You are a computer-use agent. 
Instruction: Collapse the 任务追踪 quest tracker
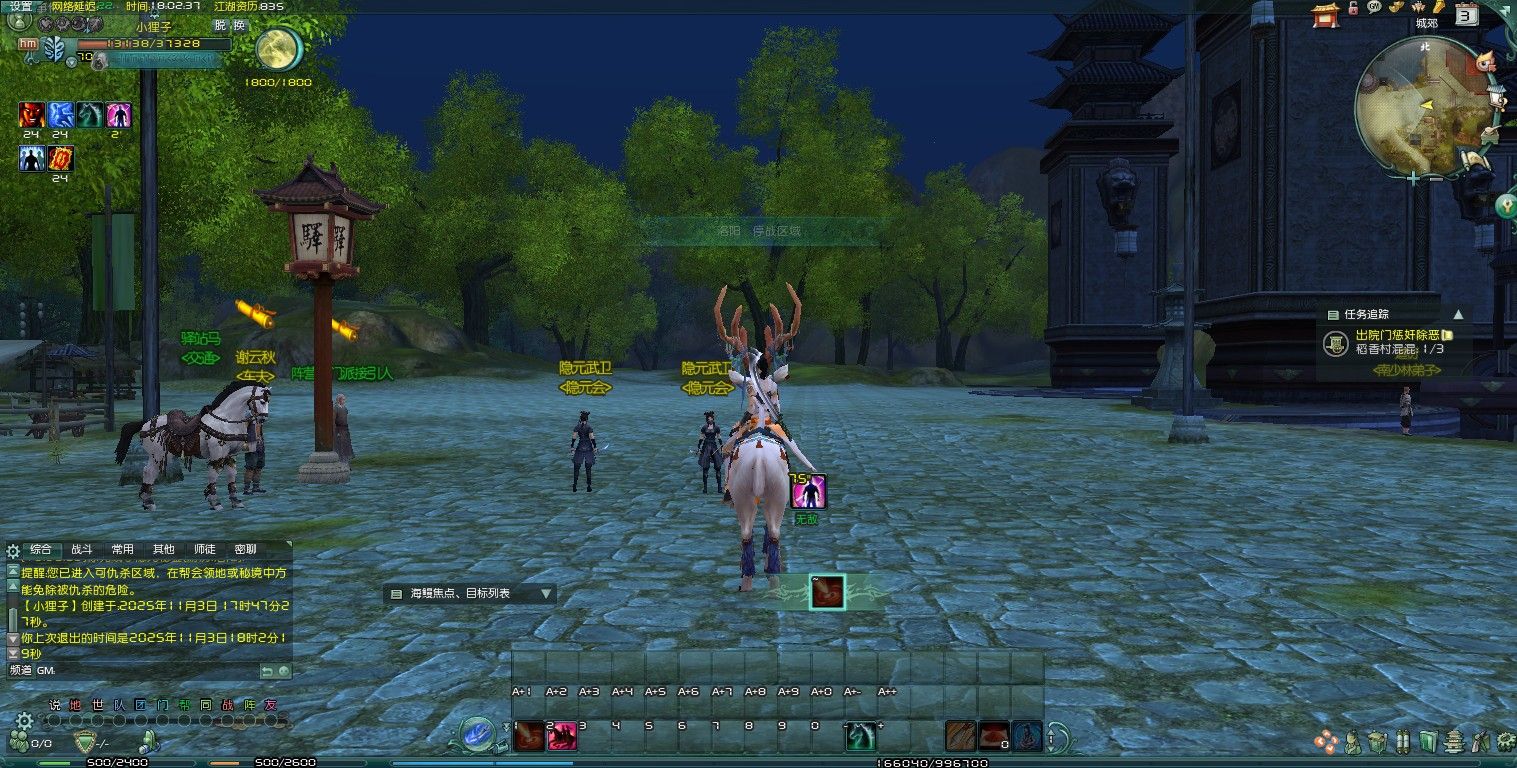1458,314
